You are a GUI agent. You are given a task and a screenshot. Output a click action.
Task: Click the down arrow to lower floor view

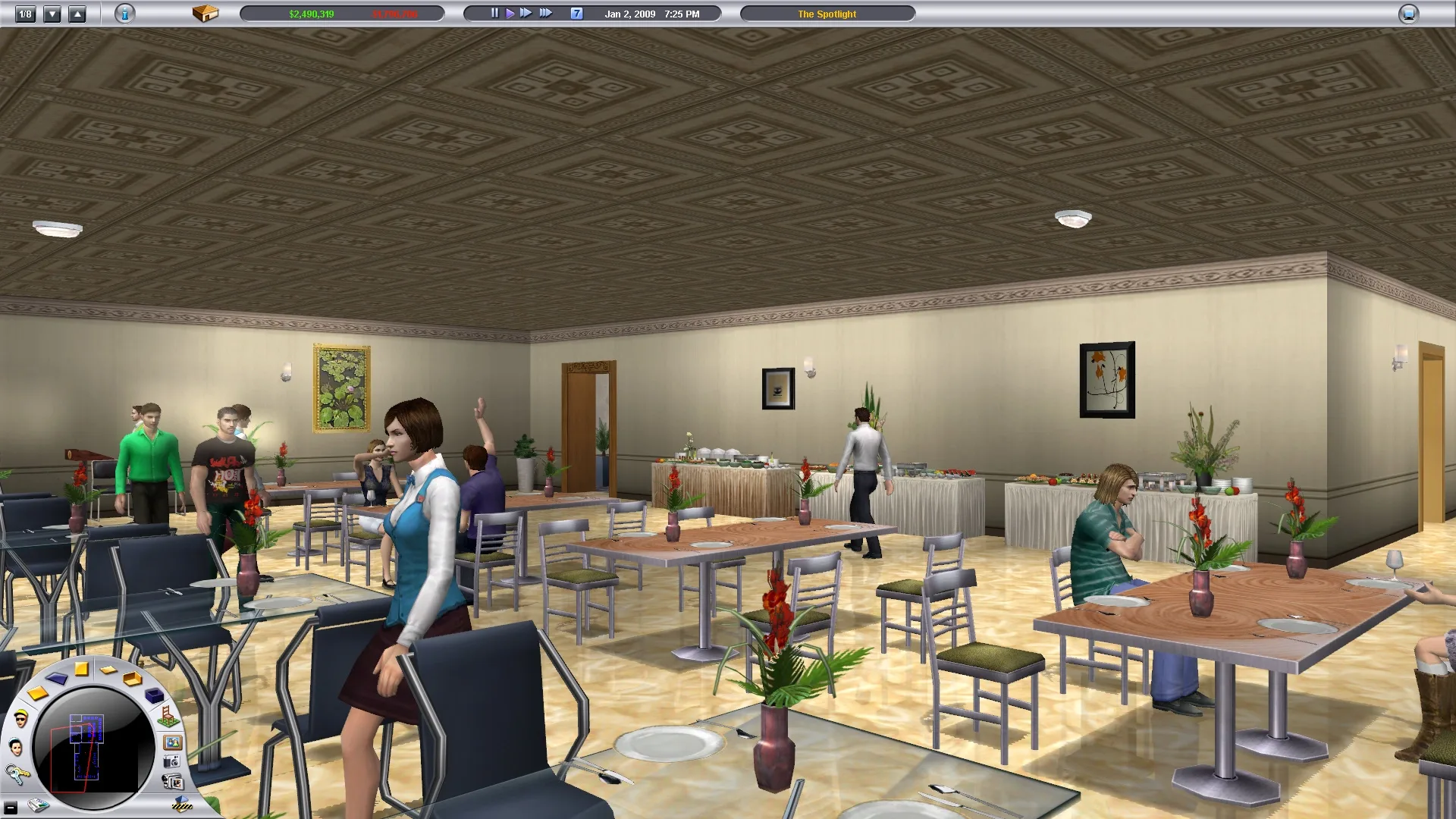52,13
